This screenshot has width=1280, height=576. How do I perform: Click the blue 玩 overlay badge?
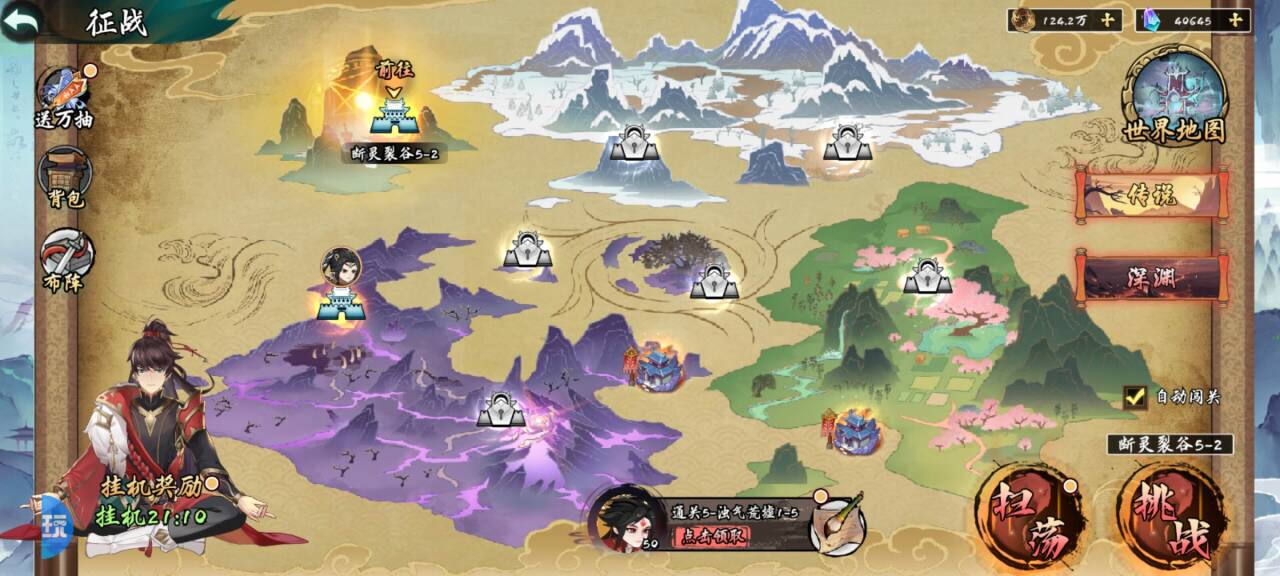click(x=52, y=523)
